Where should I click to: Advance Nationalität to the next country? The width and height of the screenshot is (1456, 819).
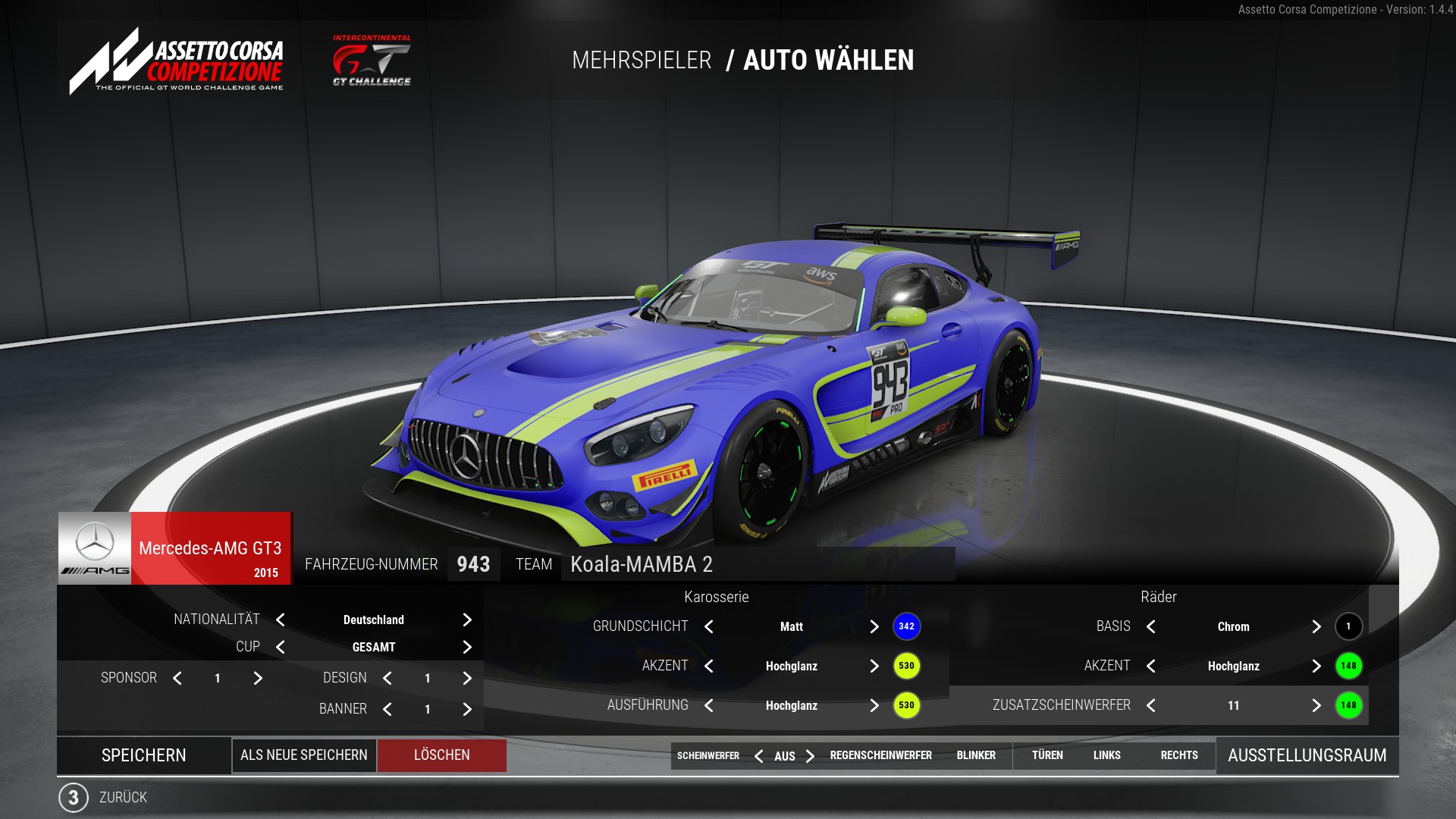pos(467,620)
